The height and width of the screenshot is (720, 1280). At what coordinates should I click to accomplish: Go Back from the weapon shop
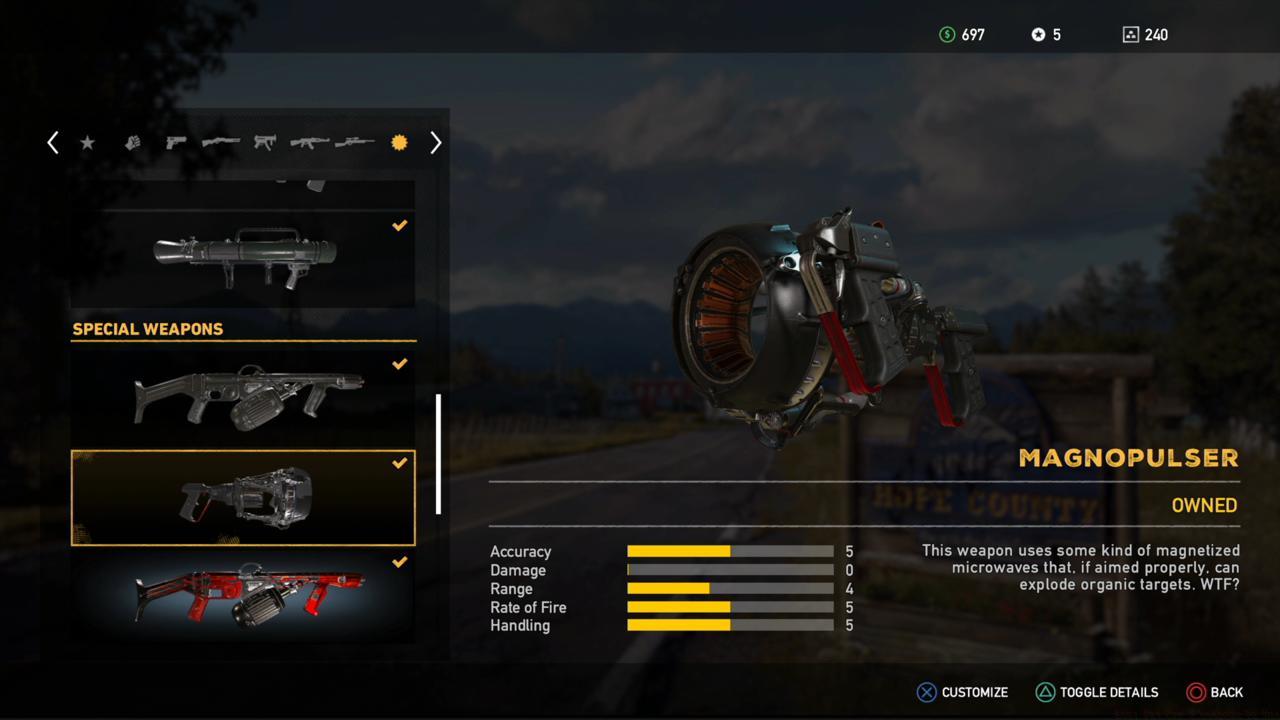pyautogui.click(x=1214, y=692)
